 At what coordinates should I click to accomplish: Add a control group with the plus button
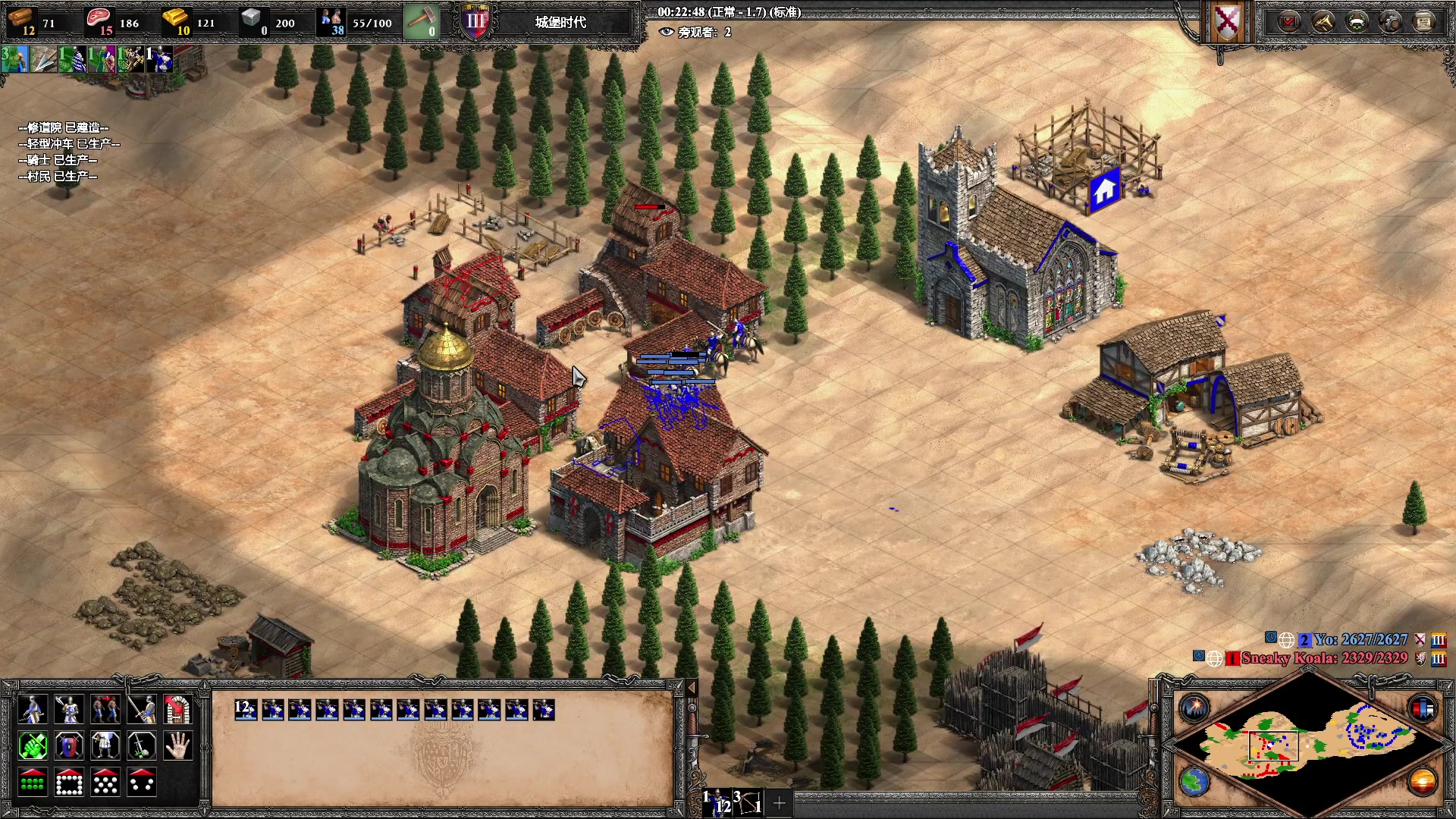pos(779,802)
